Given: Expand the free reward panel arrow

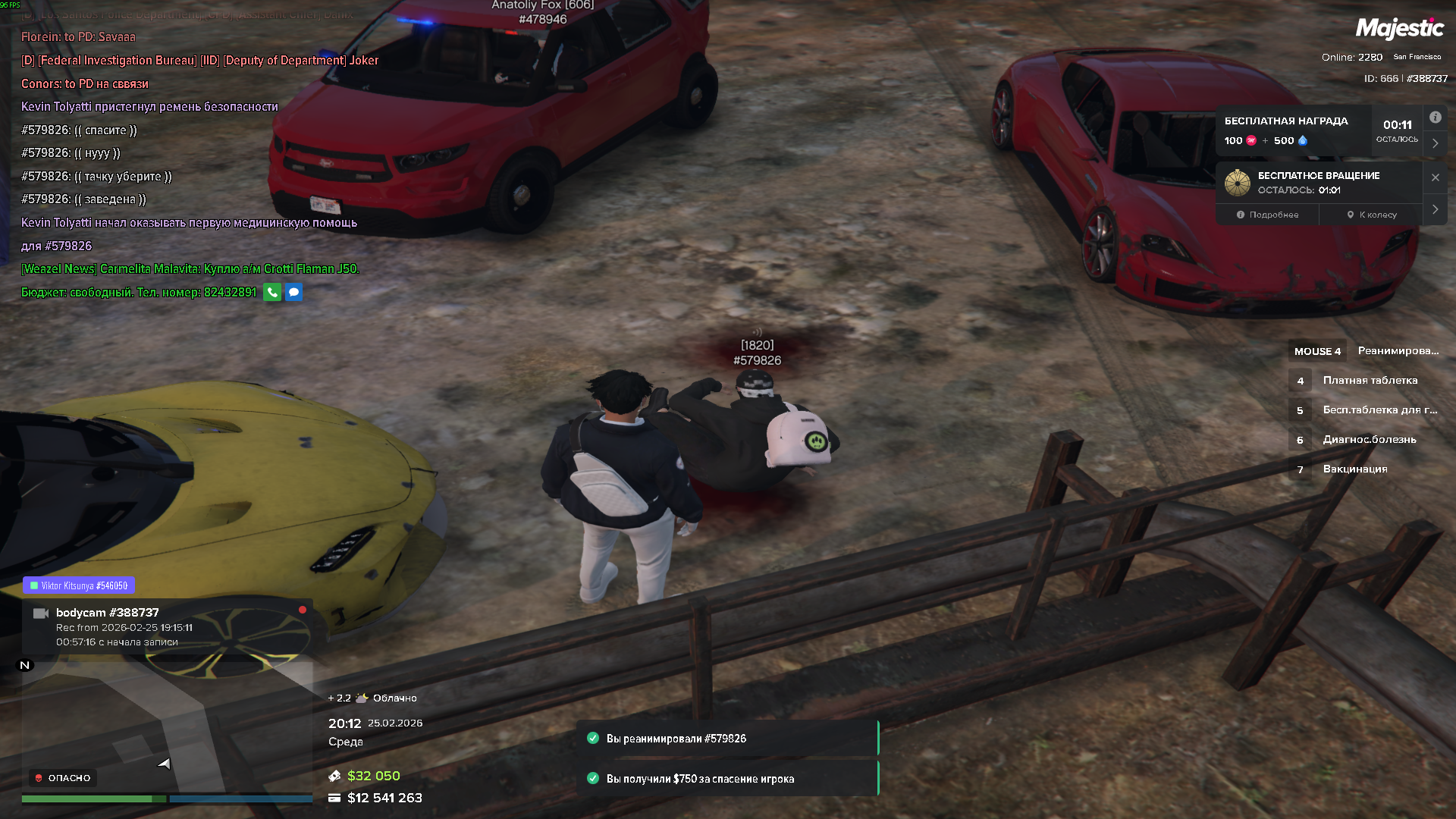Looking at the screenshot, I should (x=1435, y=143).
